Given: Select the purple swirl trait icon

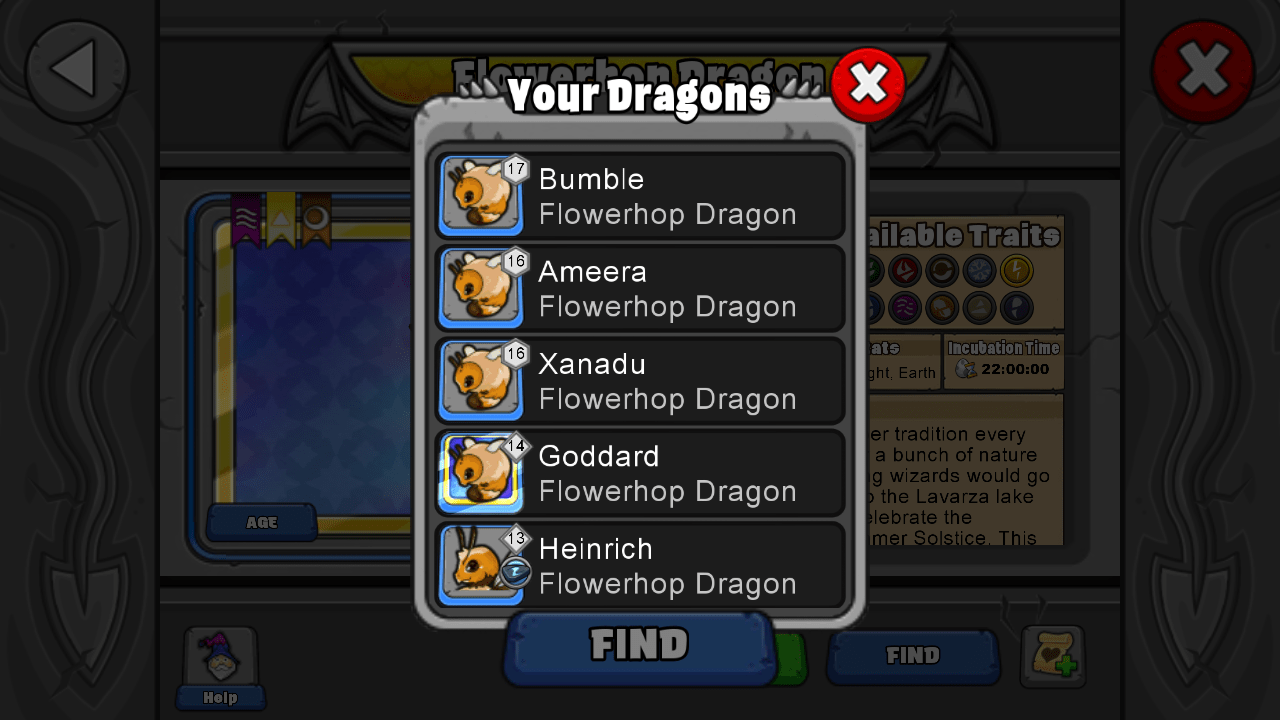Looking at the screenshot, I should pyautogui.click(x=905, y=308).
